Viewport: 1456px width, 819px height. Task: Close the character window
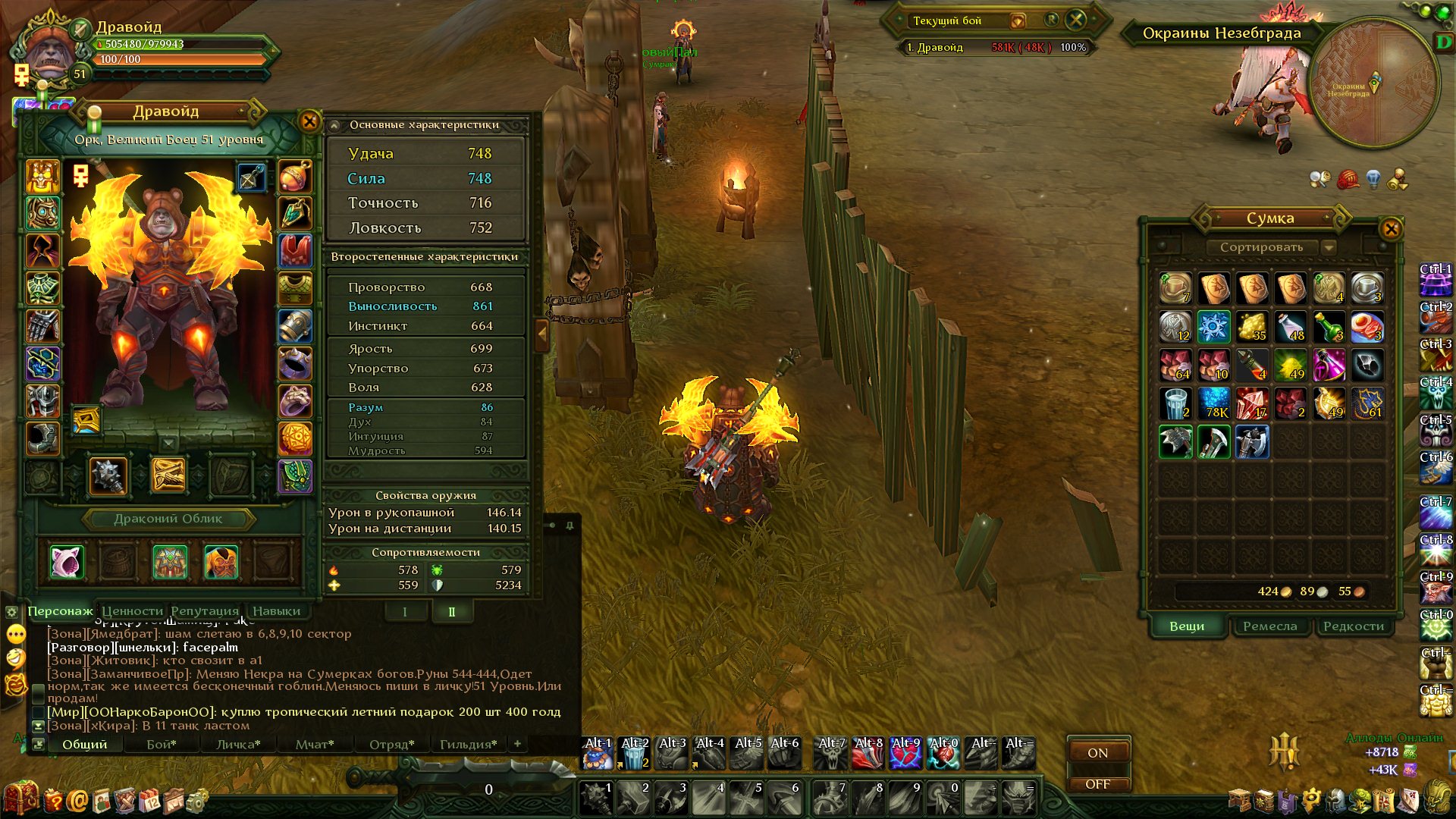pyautogui.click(x=309, y=121)
